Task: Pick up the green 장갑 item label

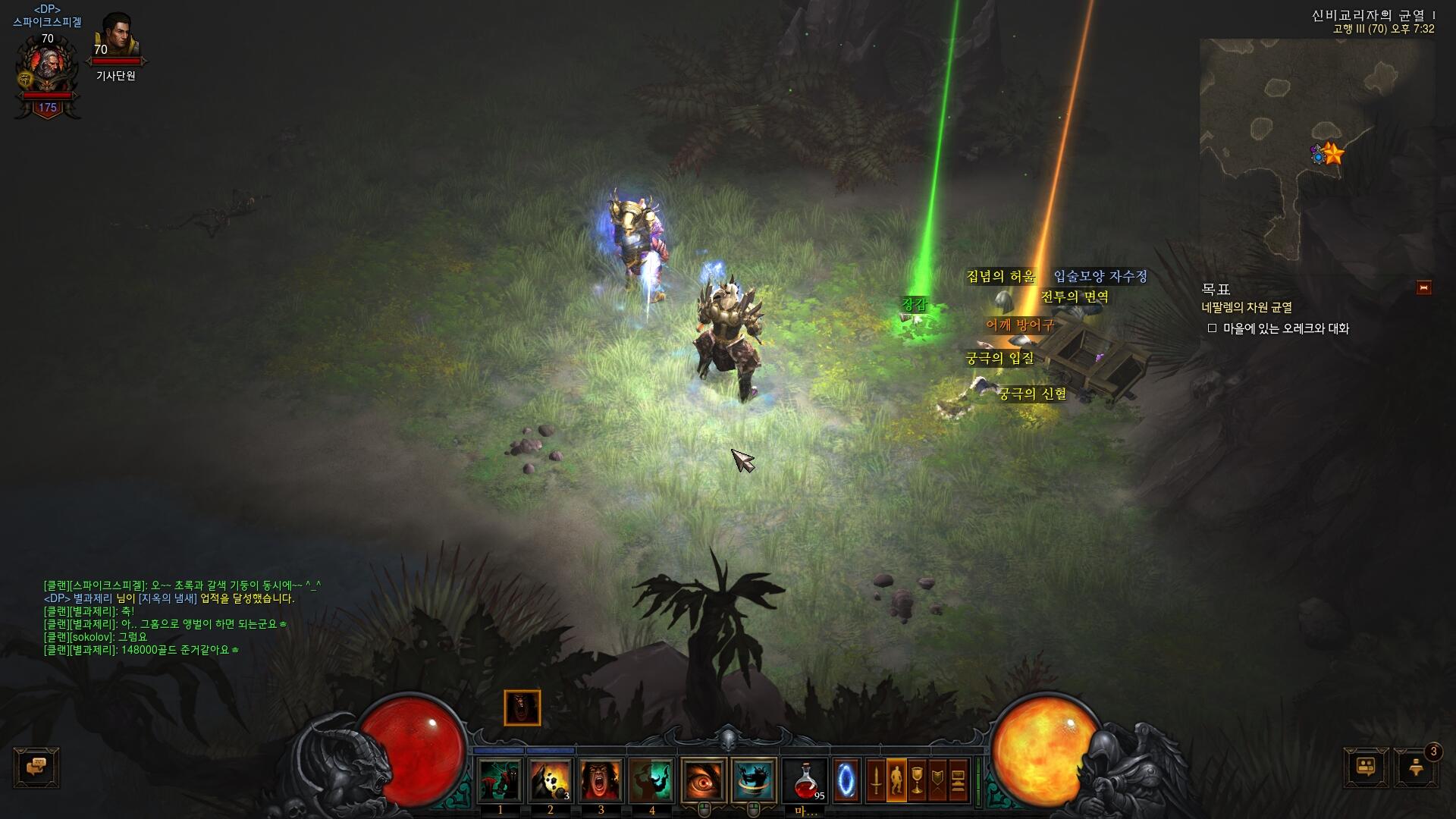Action: pos(914,304)
